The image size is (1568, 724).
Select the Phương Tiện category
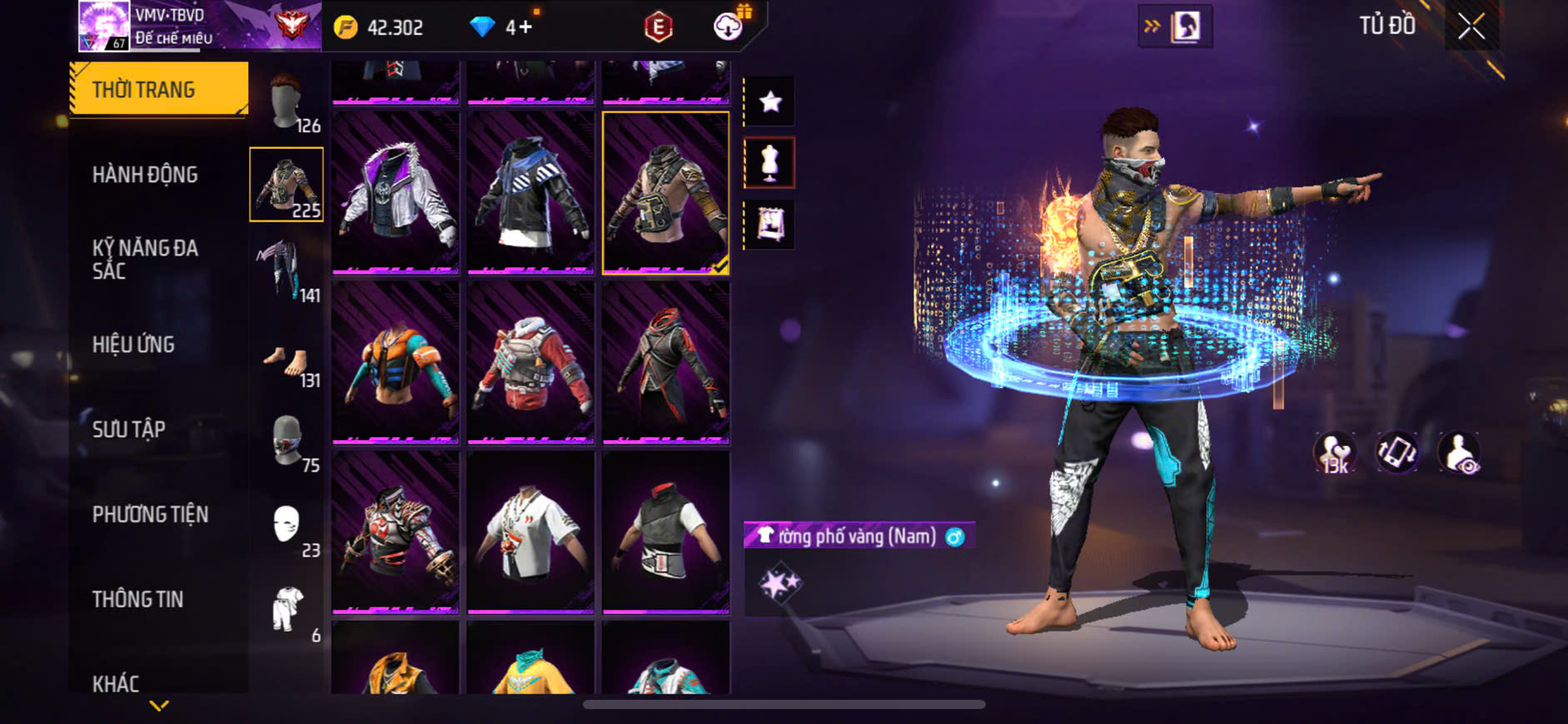150,514
